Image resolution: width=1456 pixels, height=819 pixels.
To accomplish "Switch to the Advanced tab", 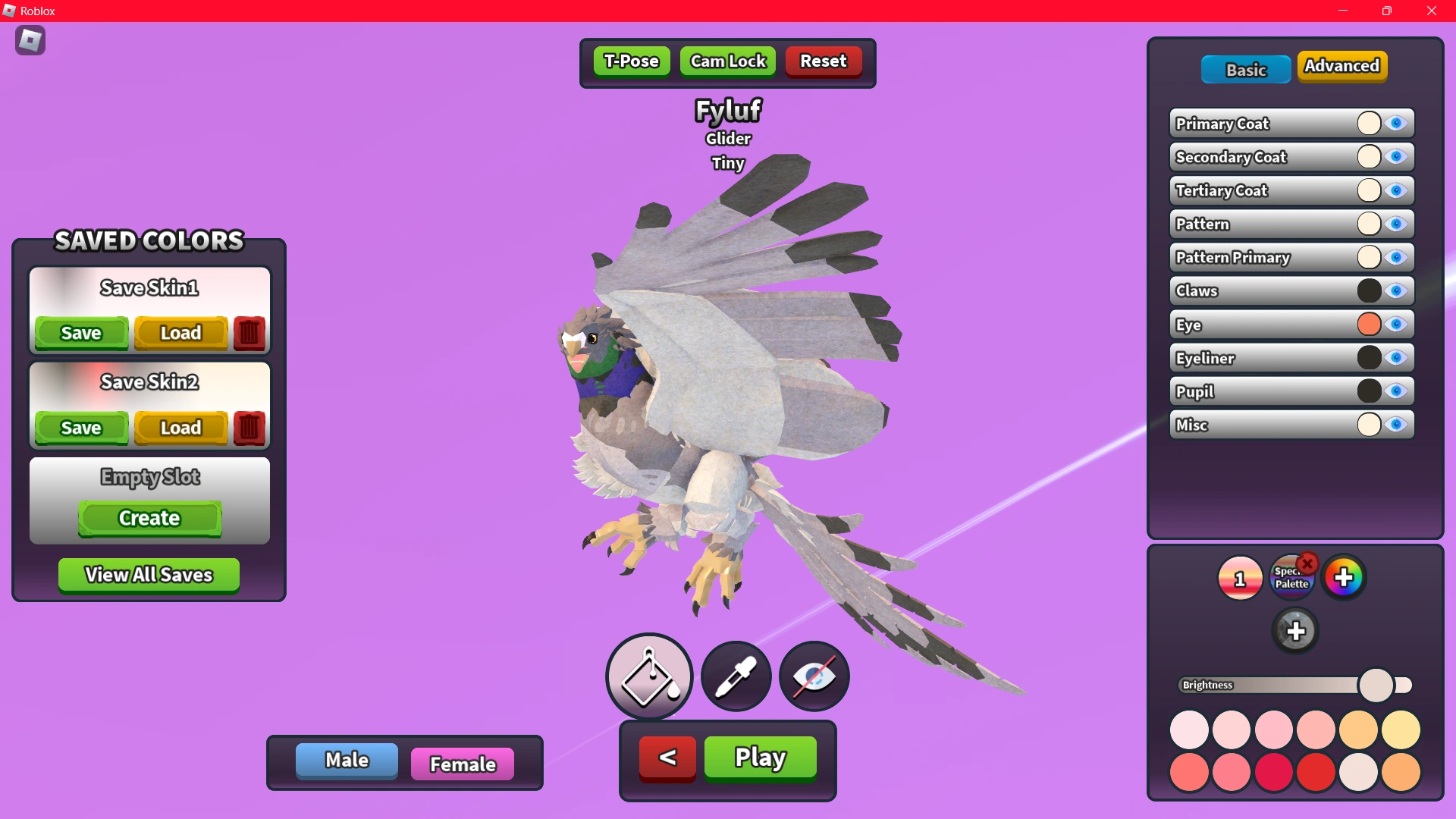I will pyautogui.click(x=1342, y=66).
